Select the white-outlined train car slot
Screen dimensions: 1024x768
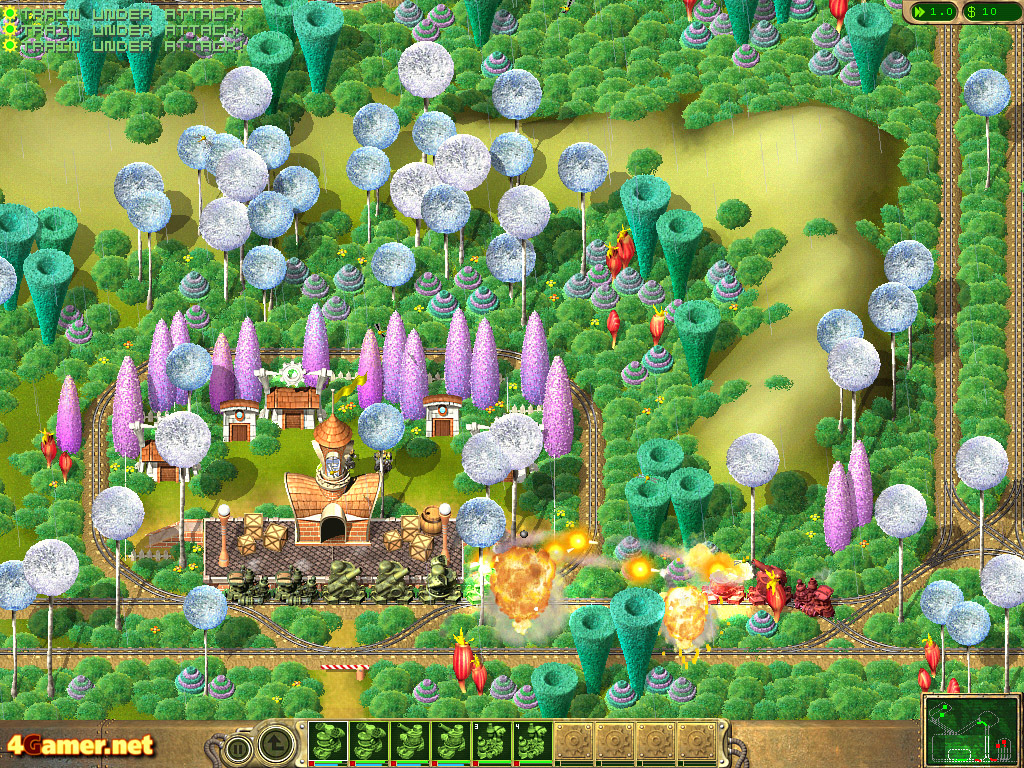[x=329, y=742]
